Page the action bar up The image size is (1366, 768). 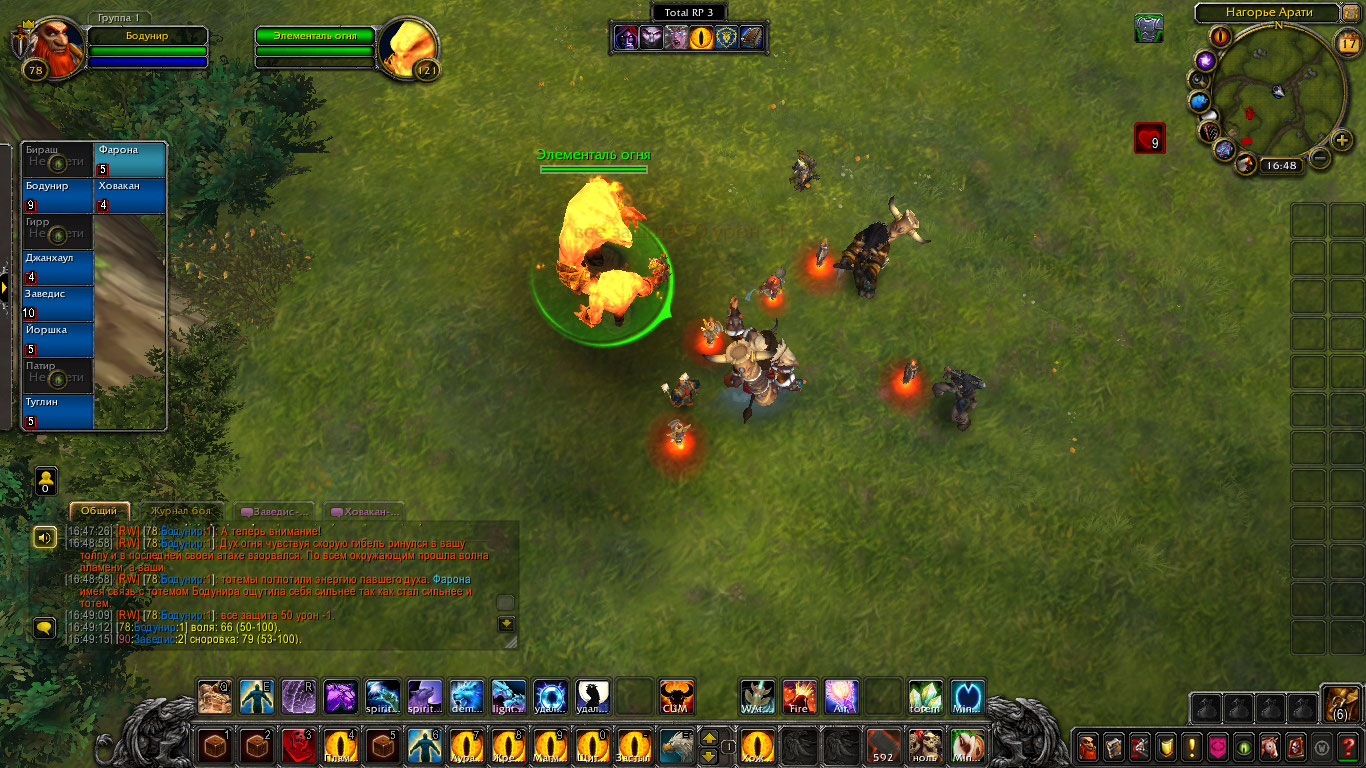point(709,737)
